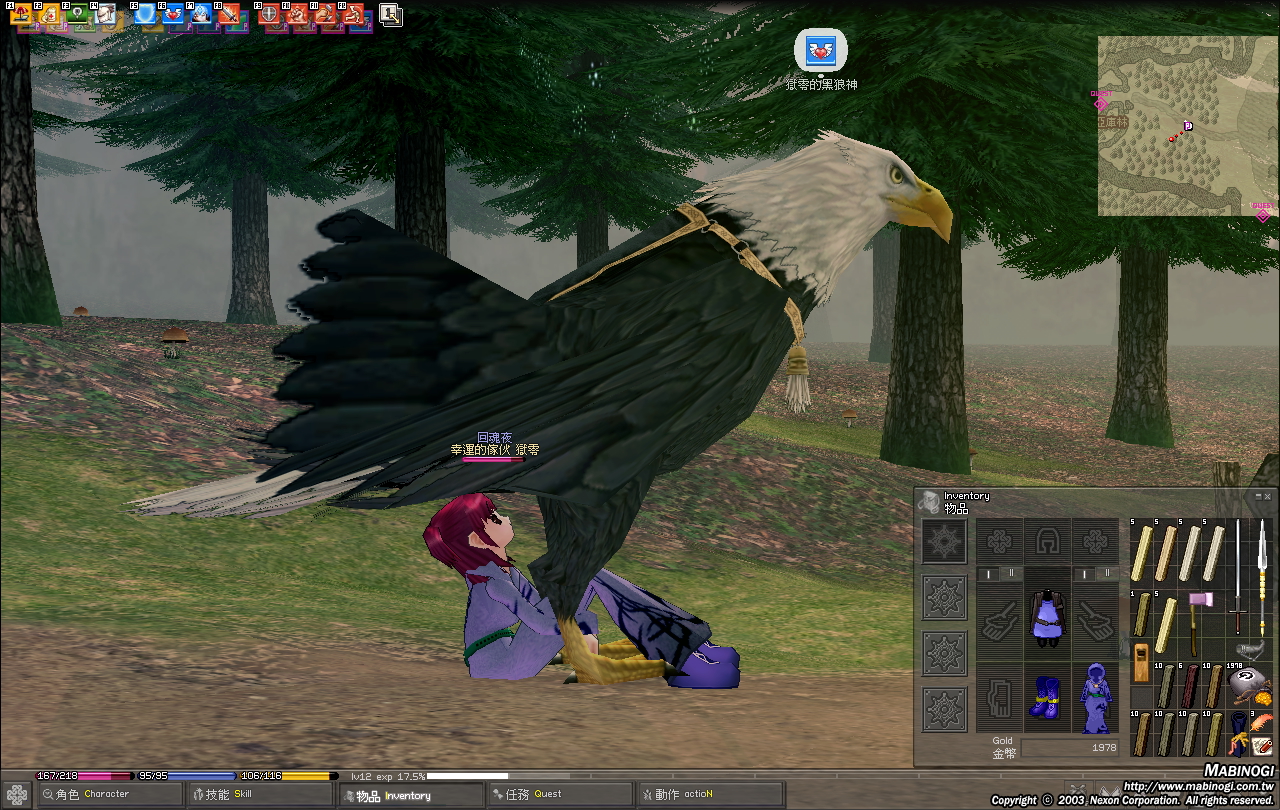The image size is (1280, 810).
Task: Use the F2 first aid skill
Action: pyautogui.click(x=49, y=15)
